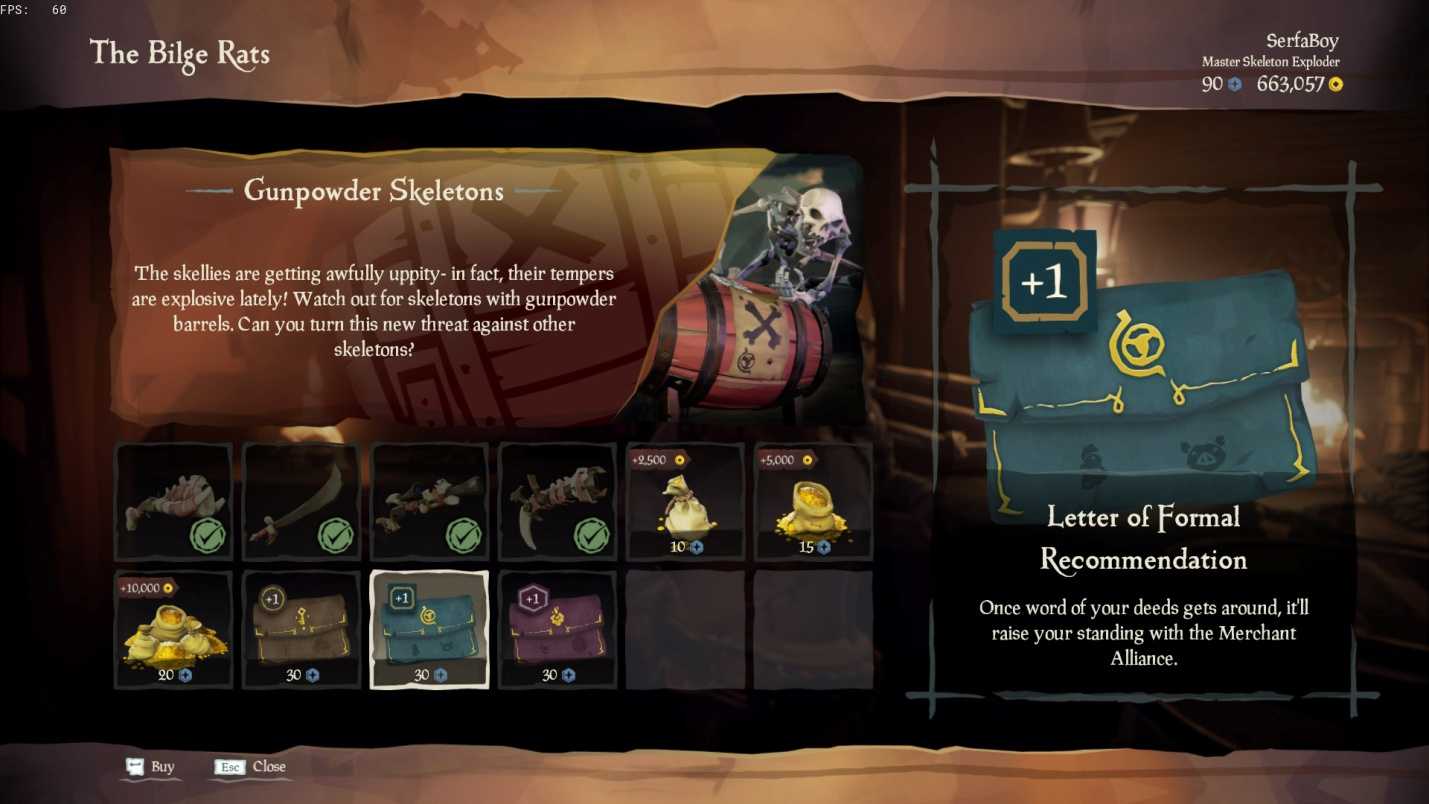1429x804 pixels.
Task: Choose the brown recommendation letter with key emblem
Action: point(302,630)
